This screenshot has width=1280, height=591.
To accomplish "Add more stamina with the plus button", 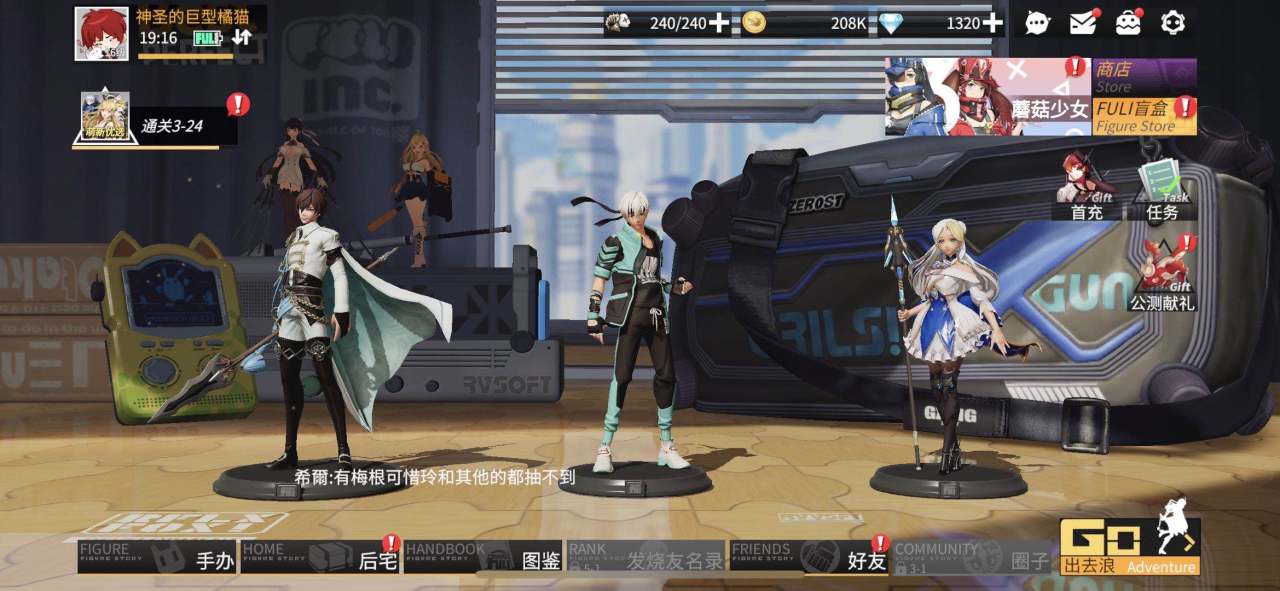I will pos(719,23).
